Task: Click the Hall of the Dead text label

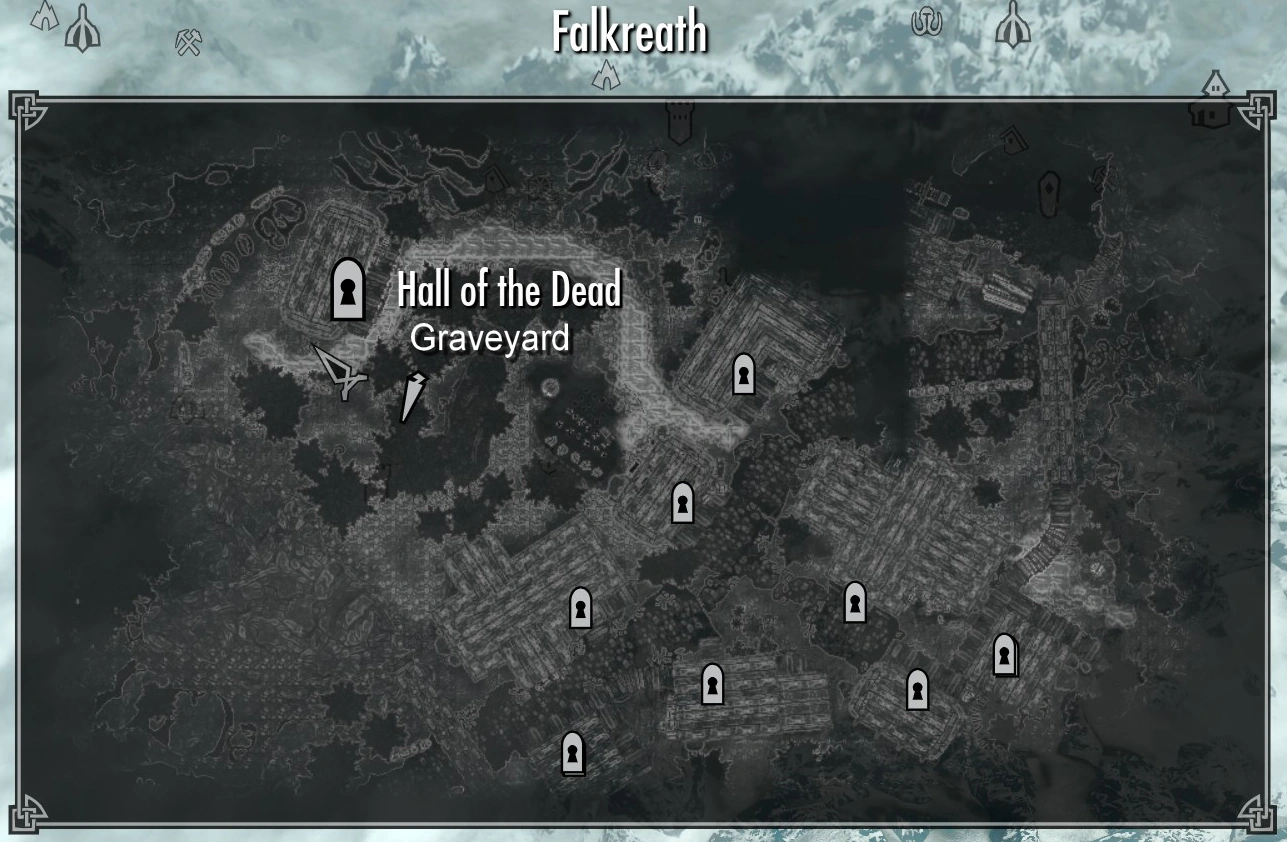Action: pyautogui.click(x=508, y=291)
